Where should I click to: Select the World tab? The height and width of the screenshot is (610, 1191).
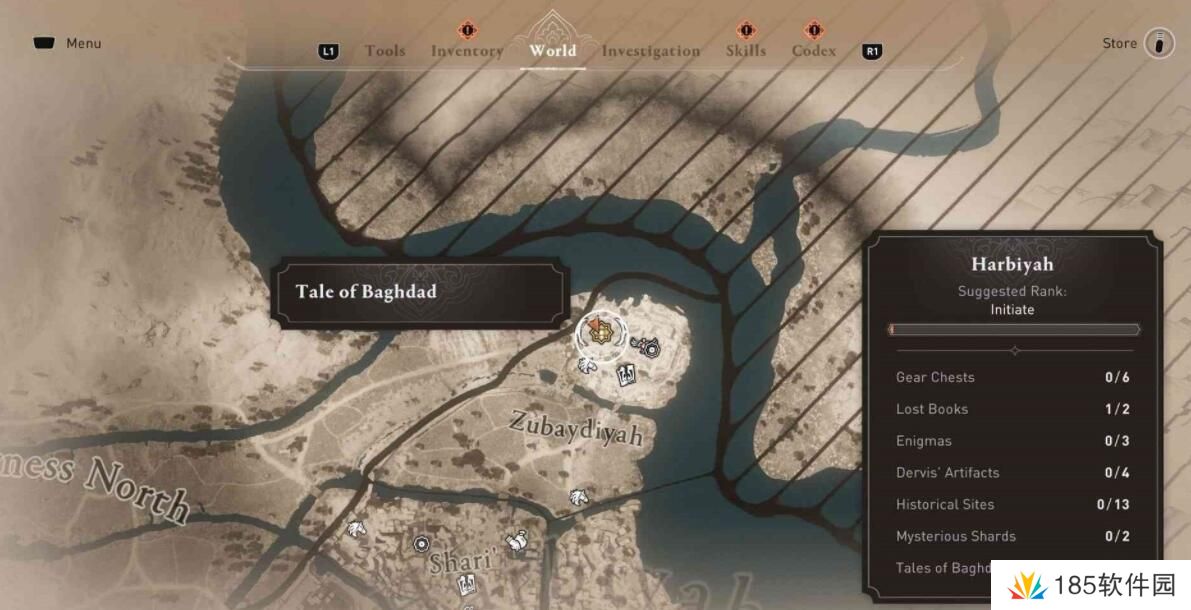pyautogui.click(x=553, y=50)
